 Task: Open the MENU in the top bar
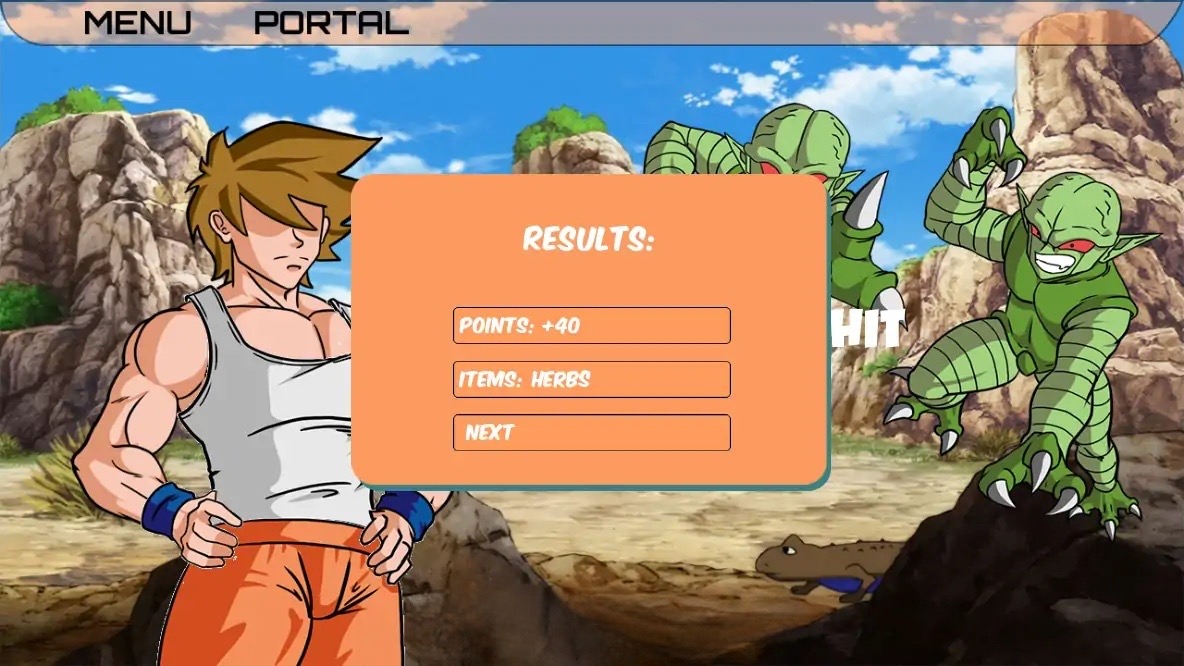tap(137, 23)
